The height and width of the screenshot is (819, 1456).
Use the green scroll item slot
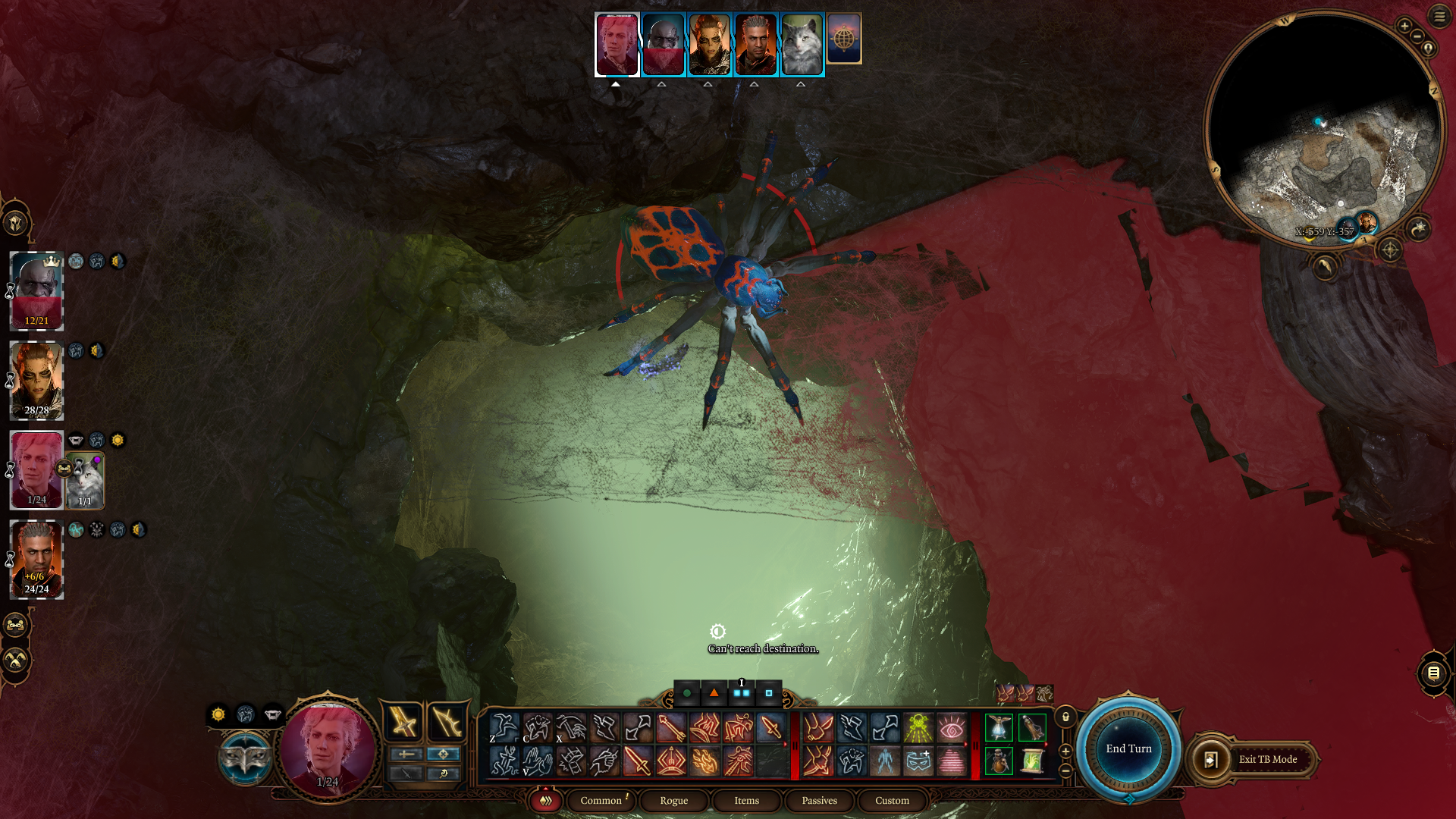[1031, 761]
